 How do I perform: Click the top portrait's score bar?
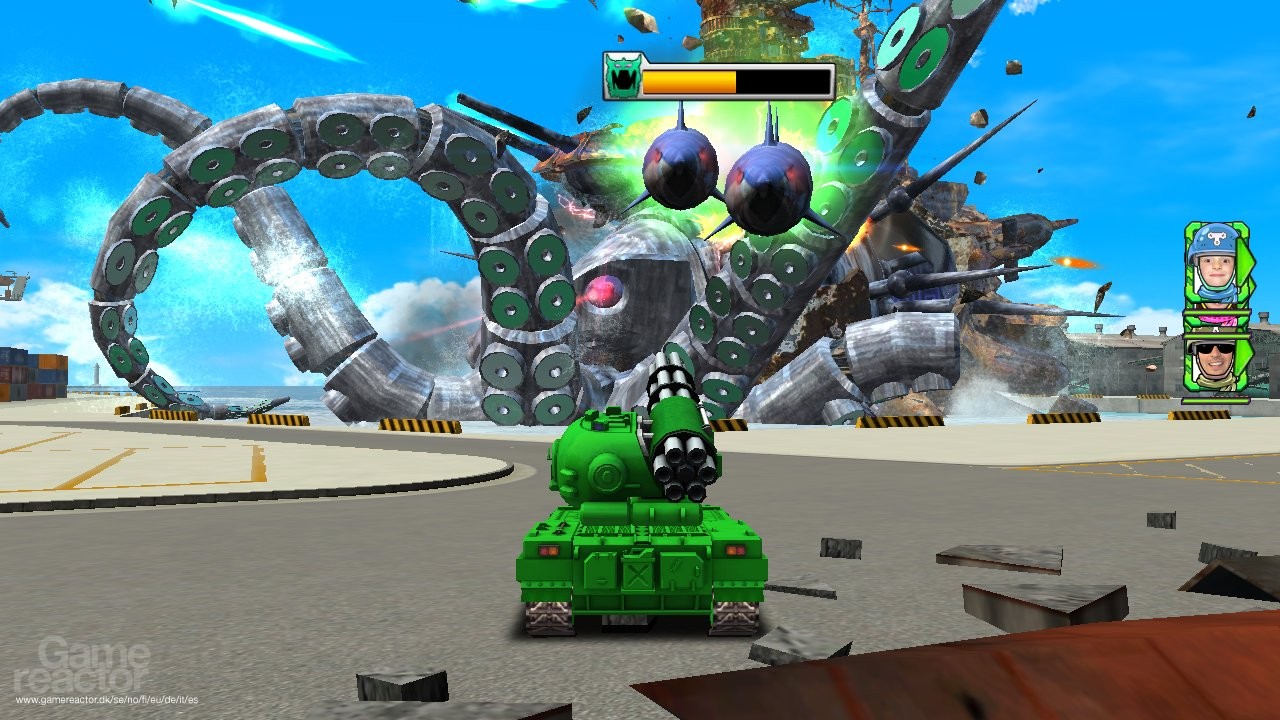tap(1217, 312)
